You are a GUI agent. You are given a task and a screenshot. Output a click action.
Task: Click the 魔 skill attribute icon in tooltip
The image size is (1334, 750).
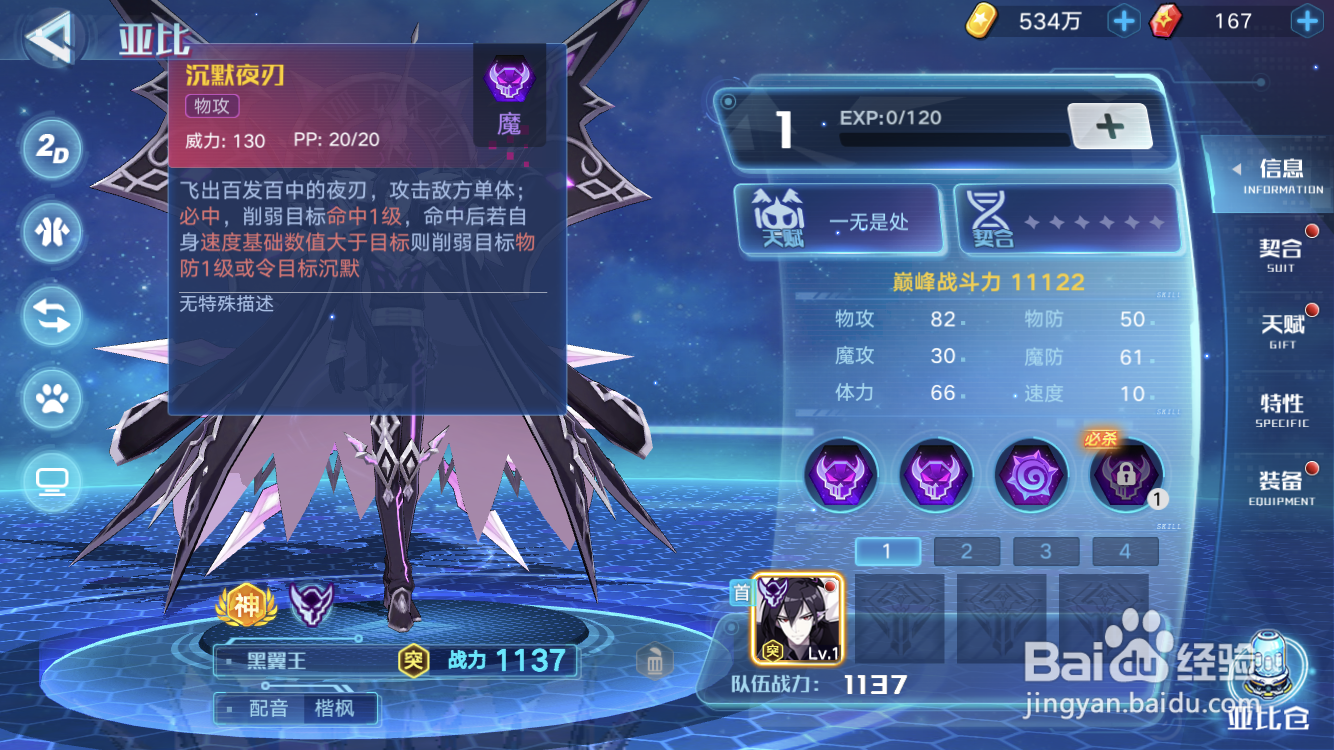click(x=511, y=87)
